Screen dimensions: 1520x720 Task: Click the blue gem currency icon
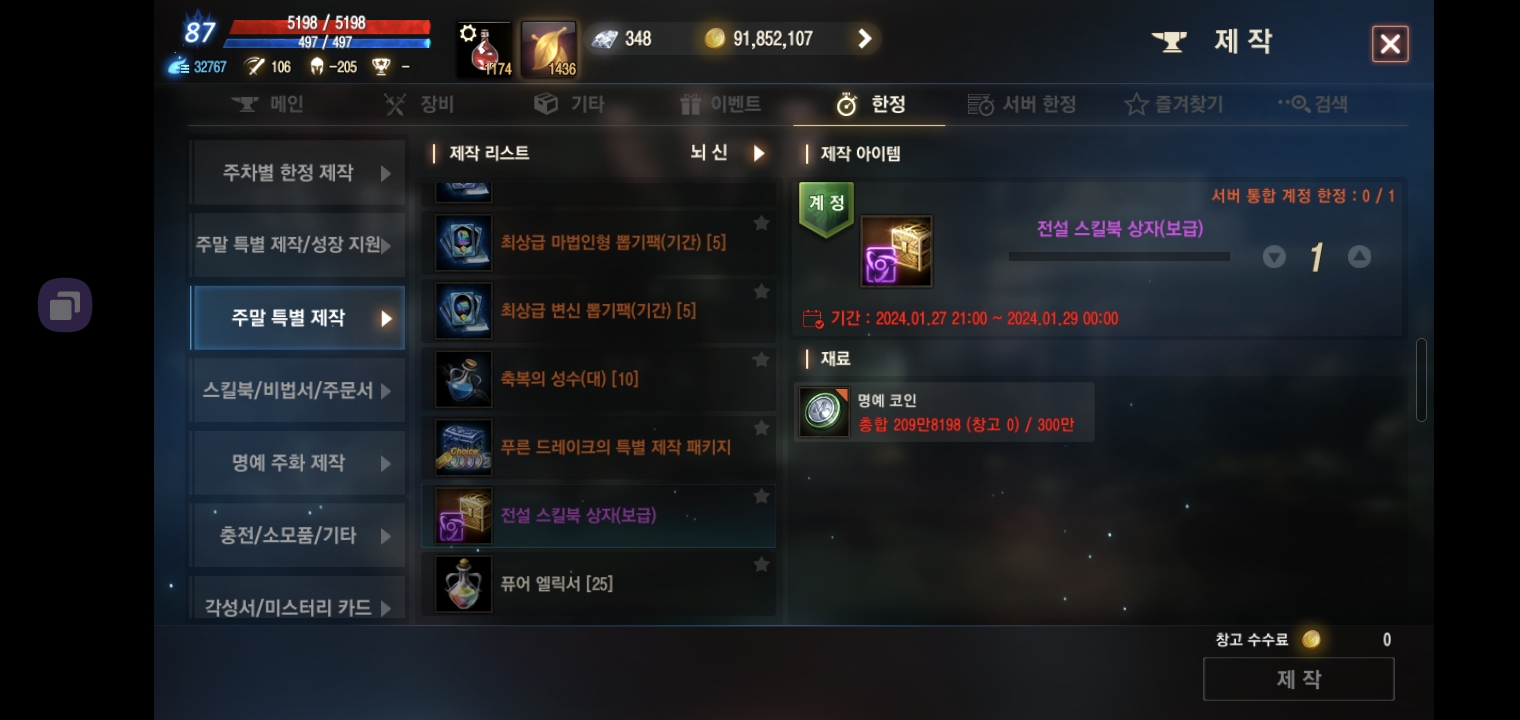pos(602,38)
